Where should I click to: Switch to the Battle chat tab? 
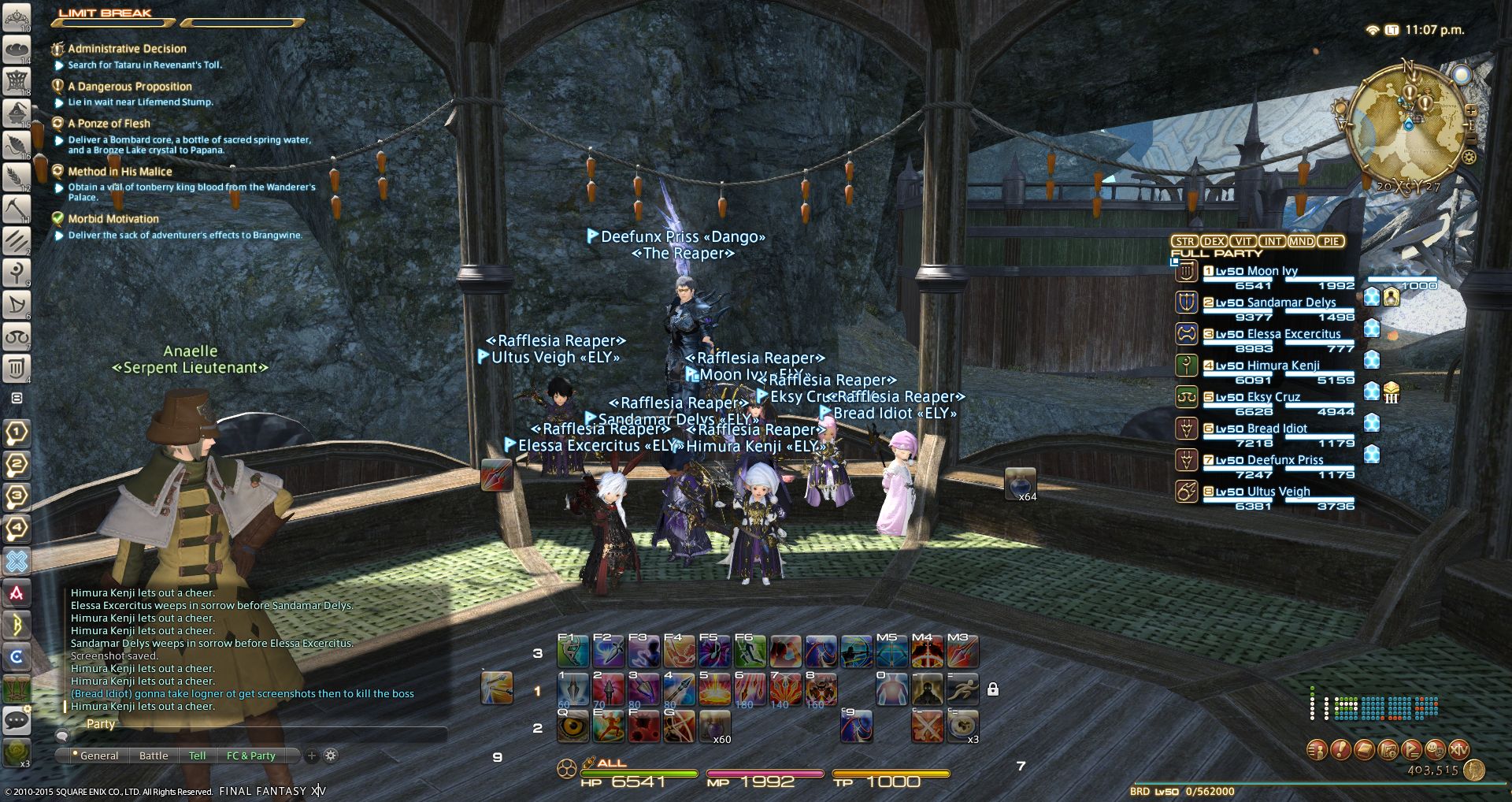pyautogui.click(x=154, y=756)
